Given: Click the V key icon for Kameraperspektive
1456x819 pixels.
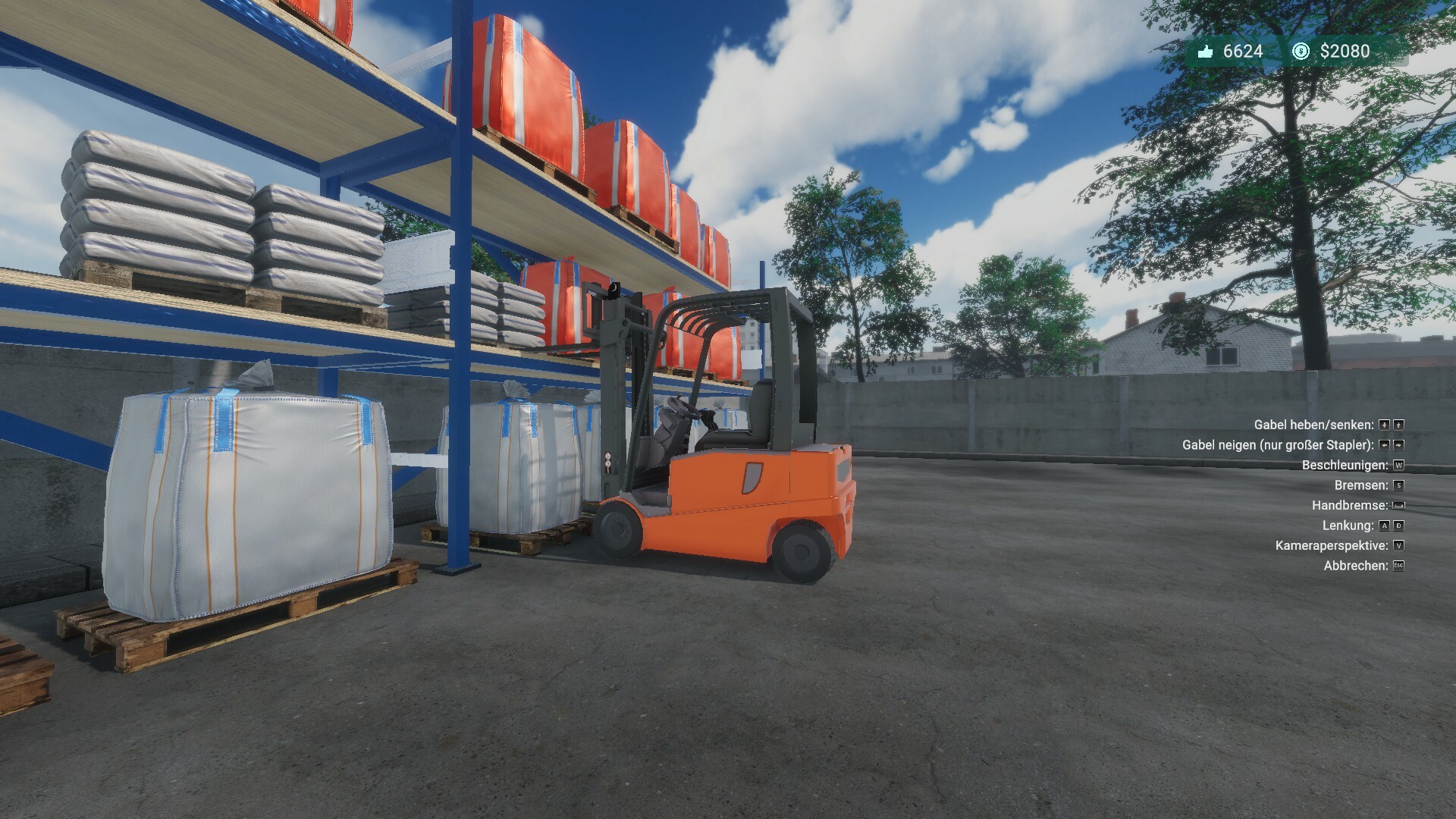Looking at the screenshot, I should pos(1398,546).
